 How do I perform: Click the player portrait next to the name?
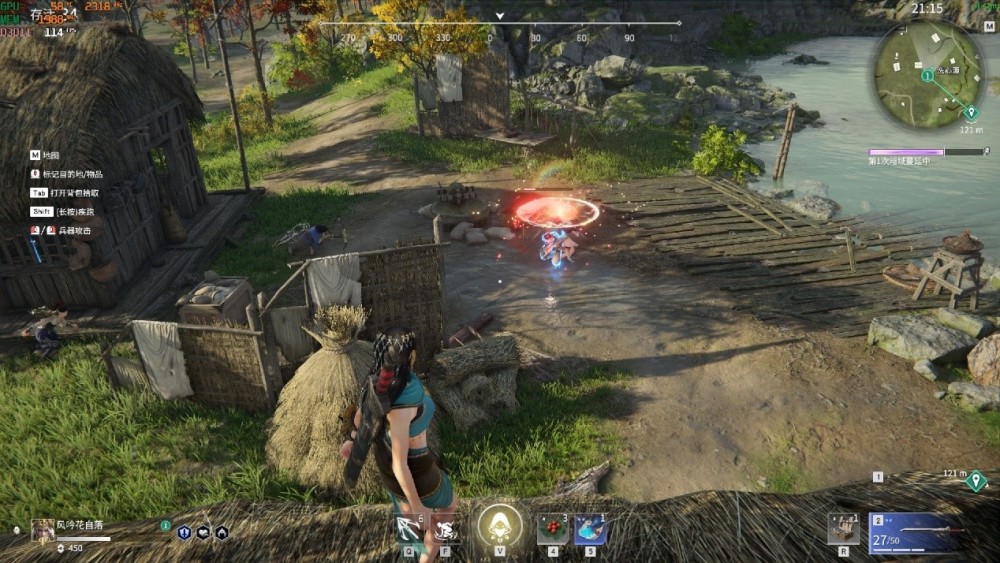[x=43, y=530]
